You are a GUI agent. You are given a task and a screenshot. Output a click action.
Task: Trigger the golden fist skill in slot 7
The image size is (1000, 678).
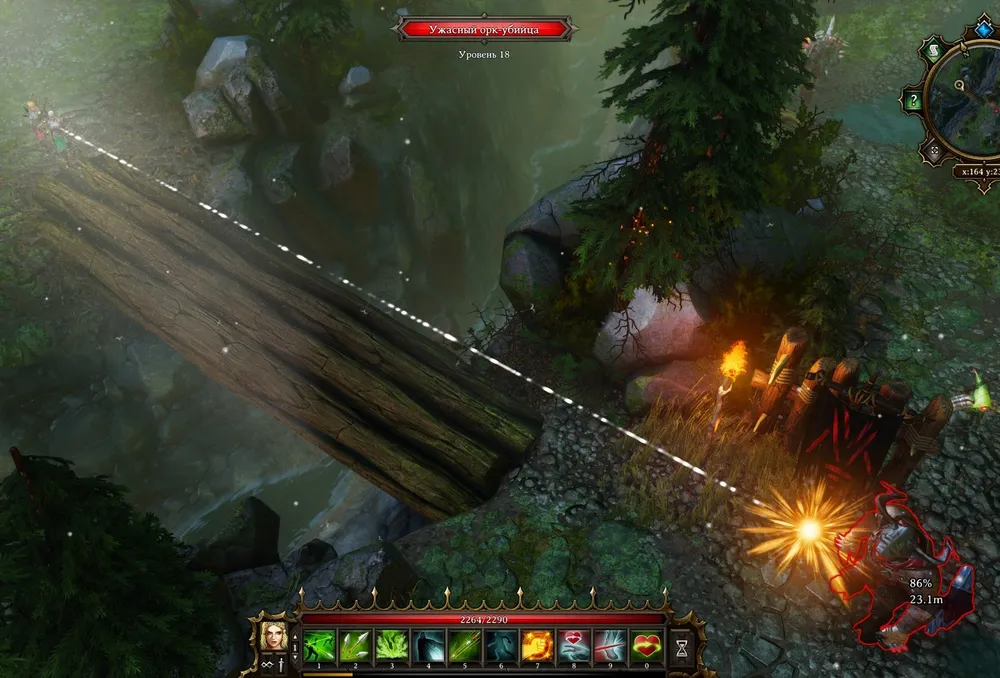[x=537, y=645]
